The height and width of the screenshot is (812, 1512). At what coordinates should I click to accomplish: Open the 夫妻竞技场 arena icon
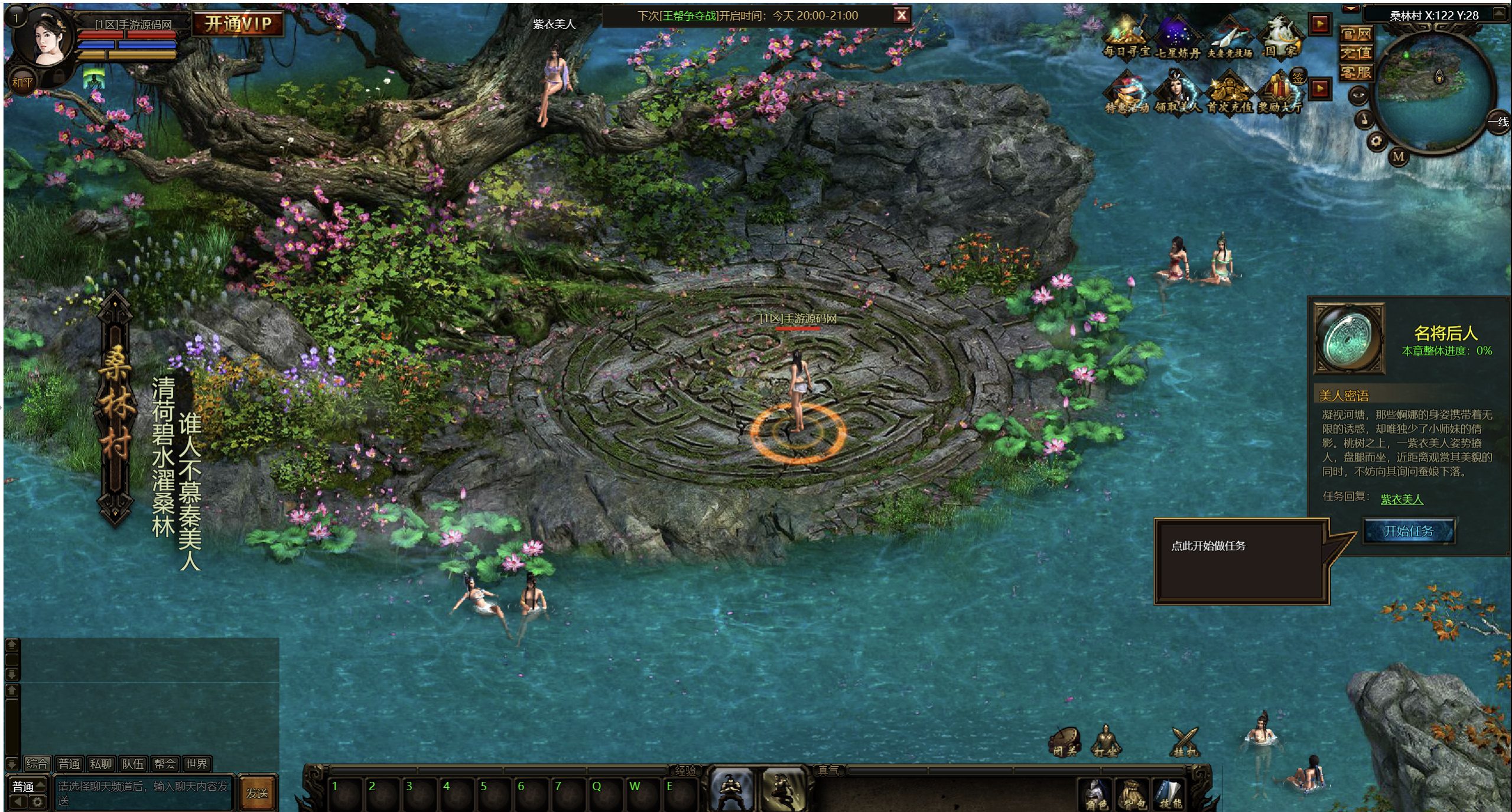click(1230, 38)
